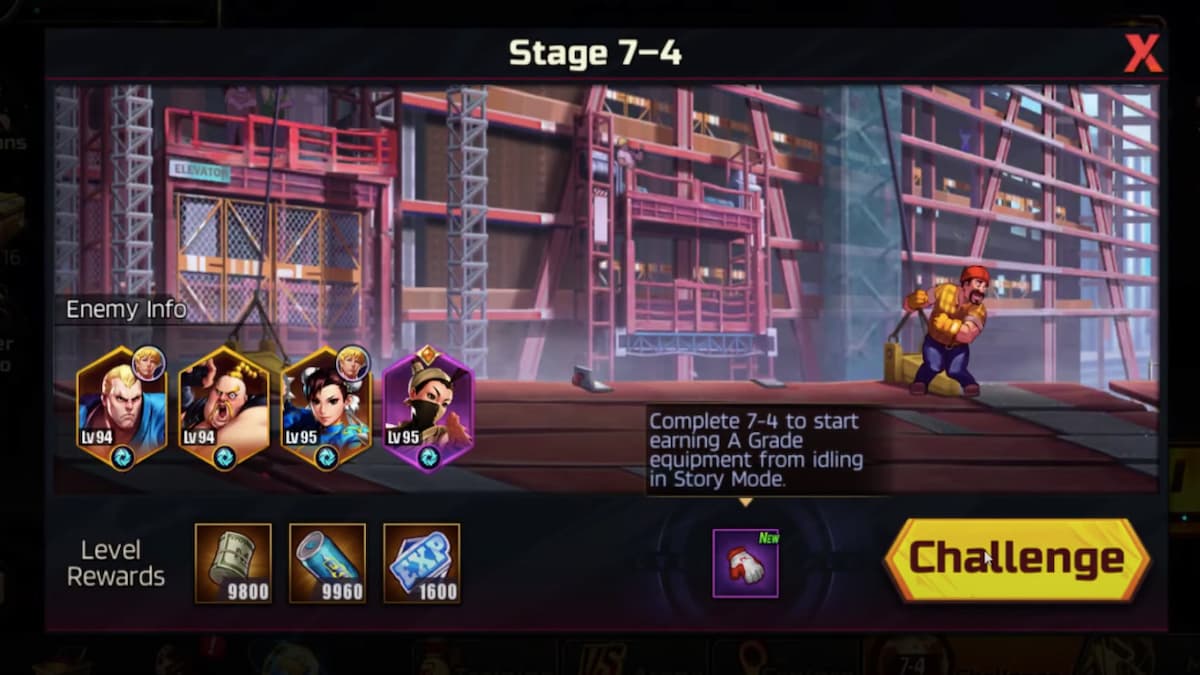
Task: View the new red glove equipment reward
Action: (745, 563)
